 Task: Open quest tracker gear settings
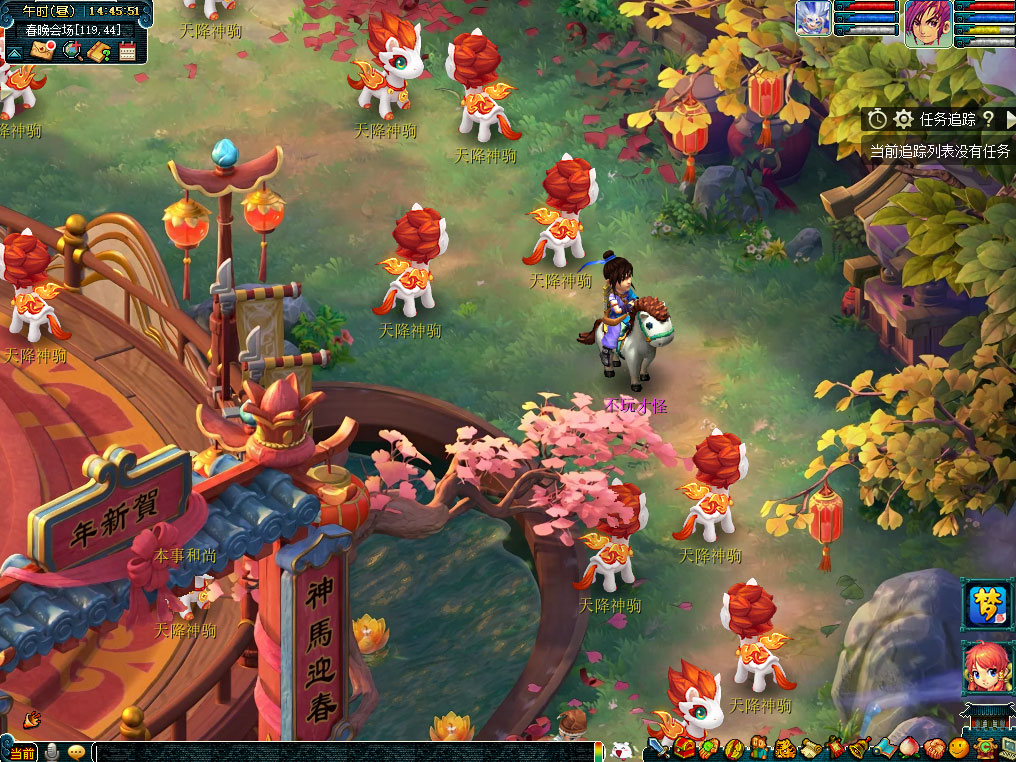(x=903, y=119)
